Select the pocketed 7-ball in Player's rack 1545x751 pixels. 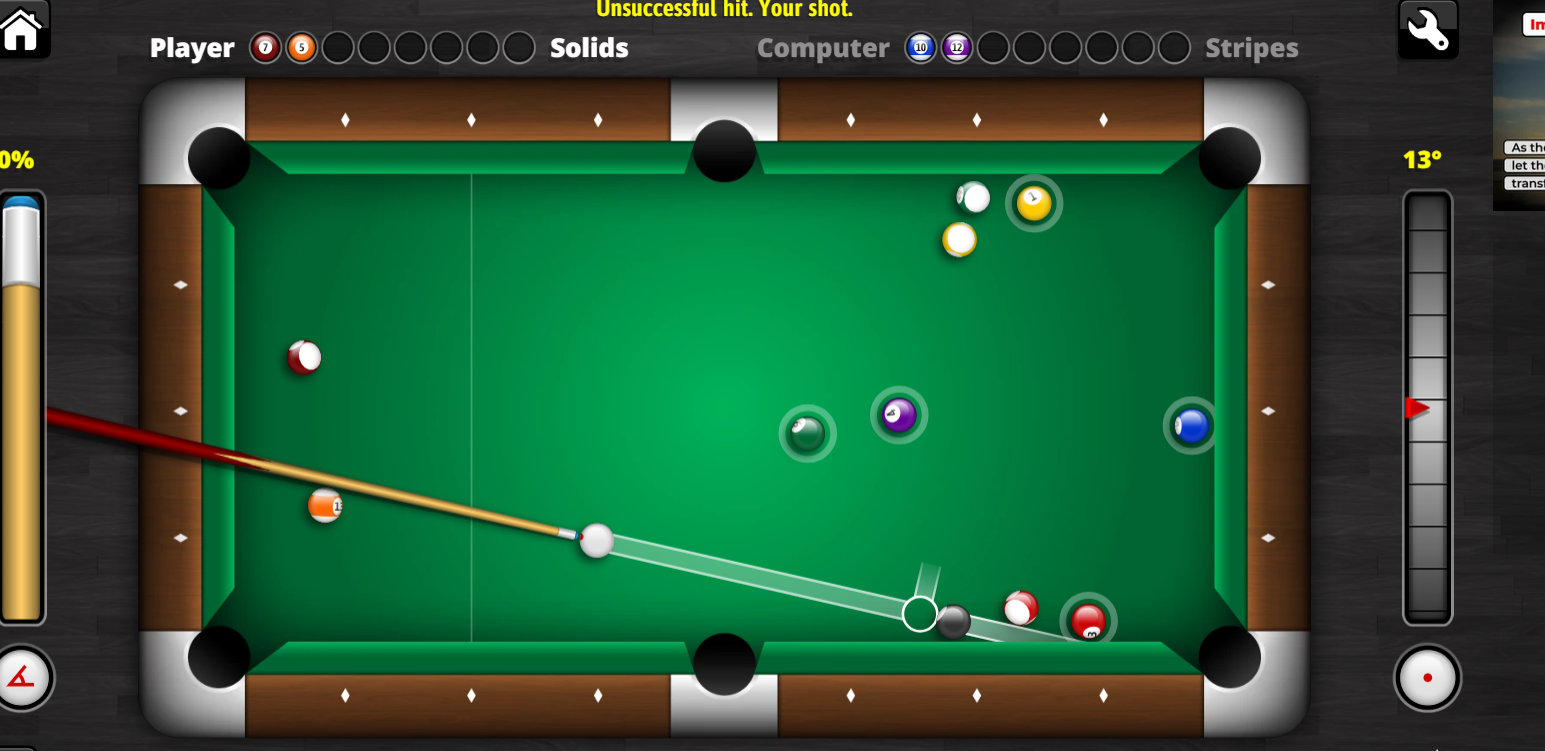(x=265, y=47)
